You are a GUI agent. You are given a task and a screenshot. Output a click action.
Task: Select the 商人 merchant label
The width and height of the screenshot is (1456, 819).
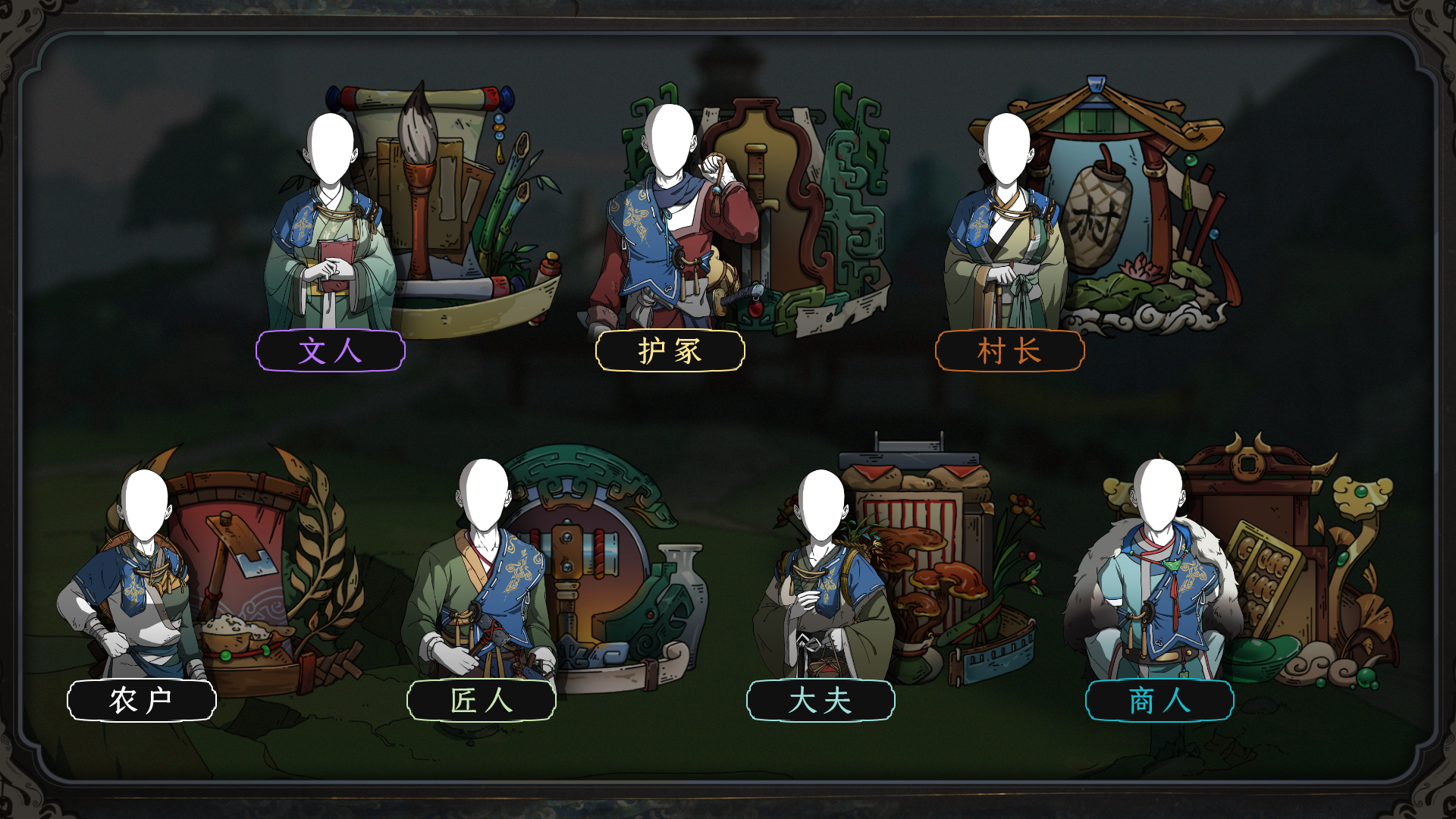pos(1159,700)
